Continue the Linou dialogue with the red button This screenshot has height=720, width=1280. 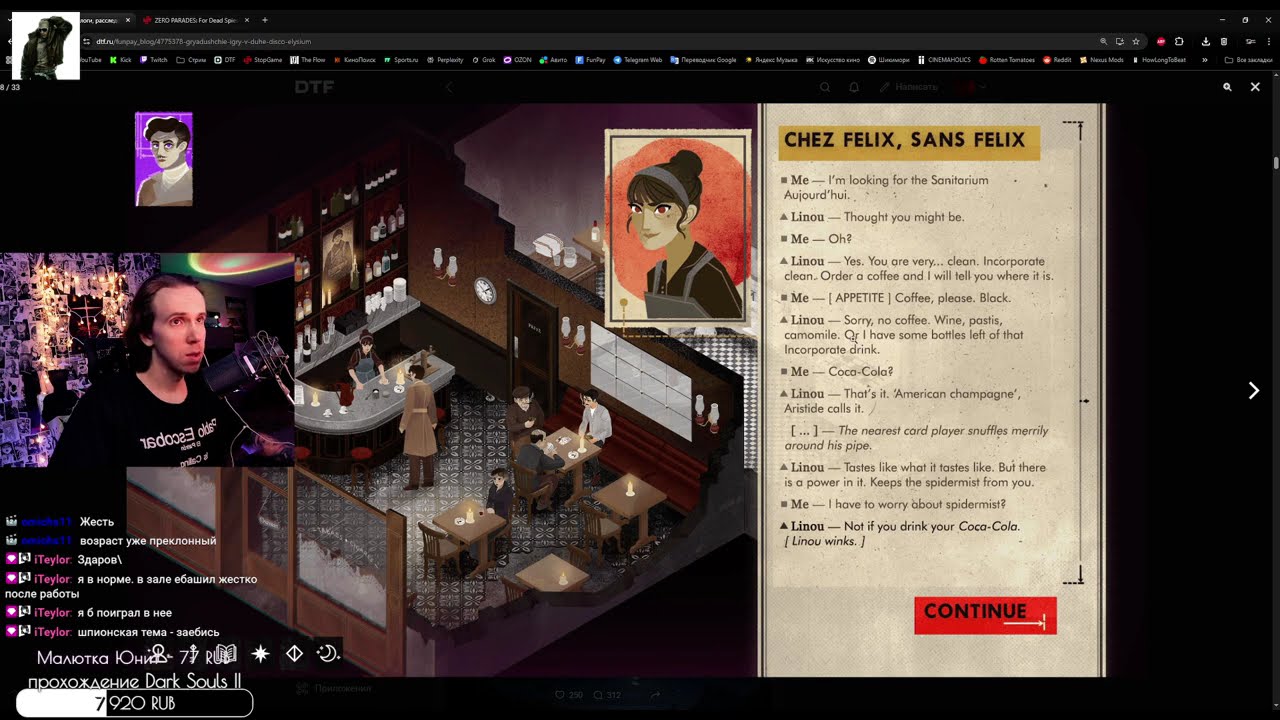(x=984, y=615)
